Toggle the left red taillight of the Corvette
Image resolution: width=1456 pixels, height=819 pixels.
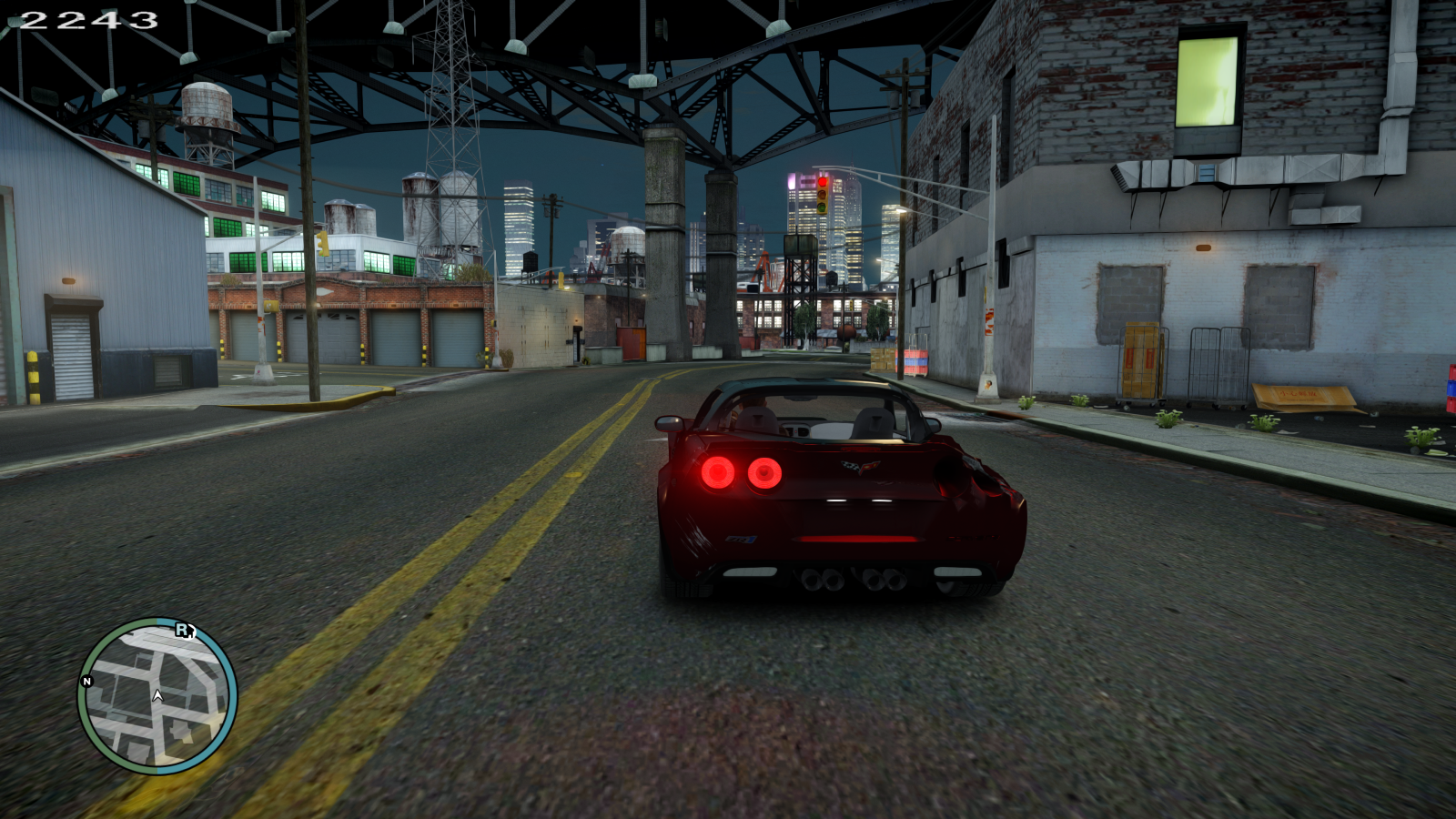pos(719,471)
